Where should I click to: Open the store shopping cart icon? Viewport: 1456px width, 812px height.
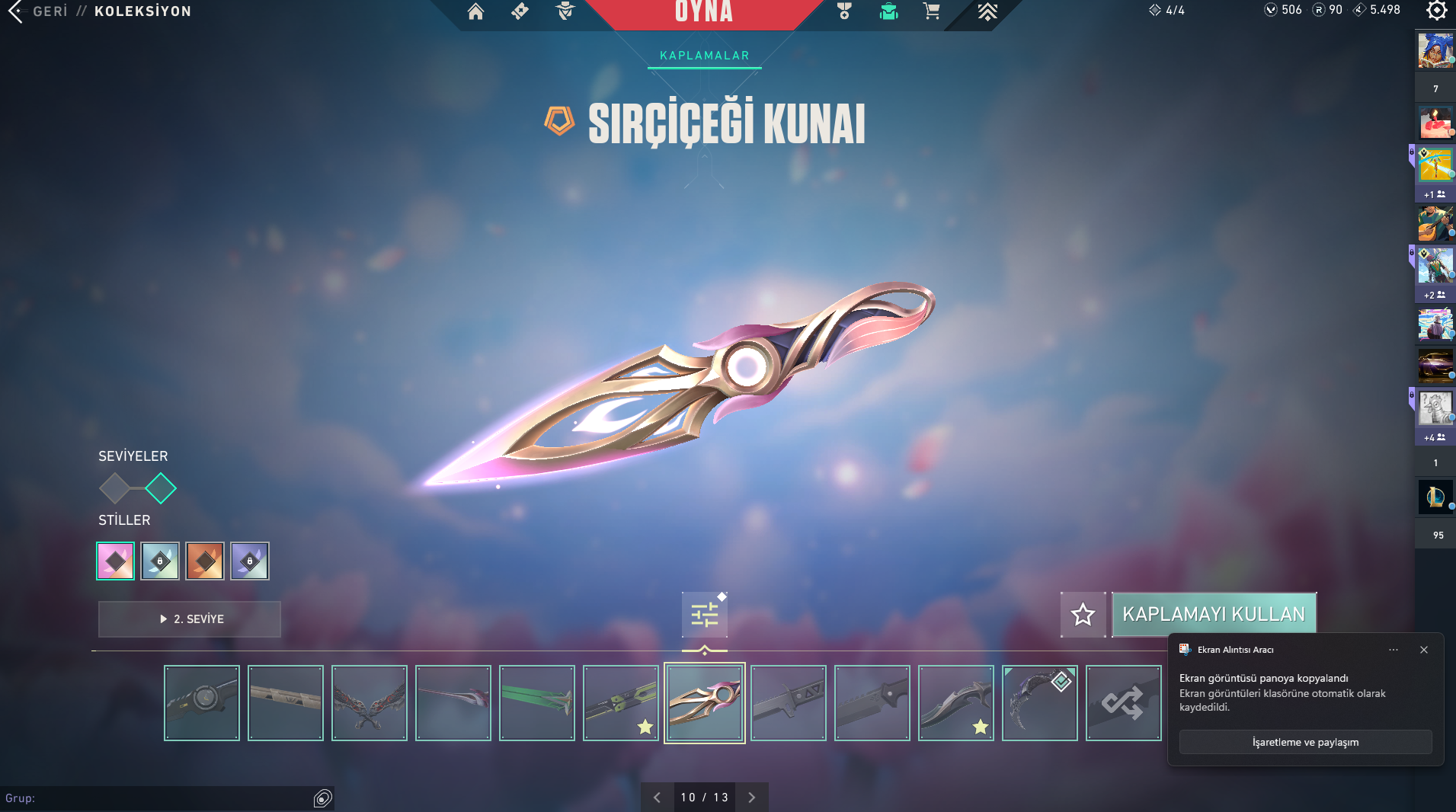click(931, 11)
